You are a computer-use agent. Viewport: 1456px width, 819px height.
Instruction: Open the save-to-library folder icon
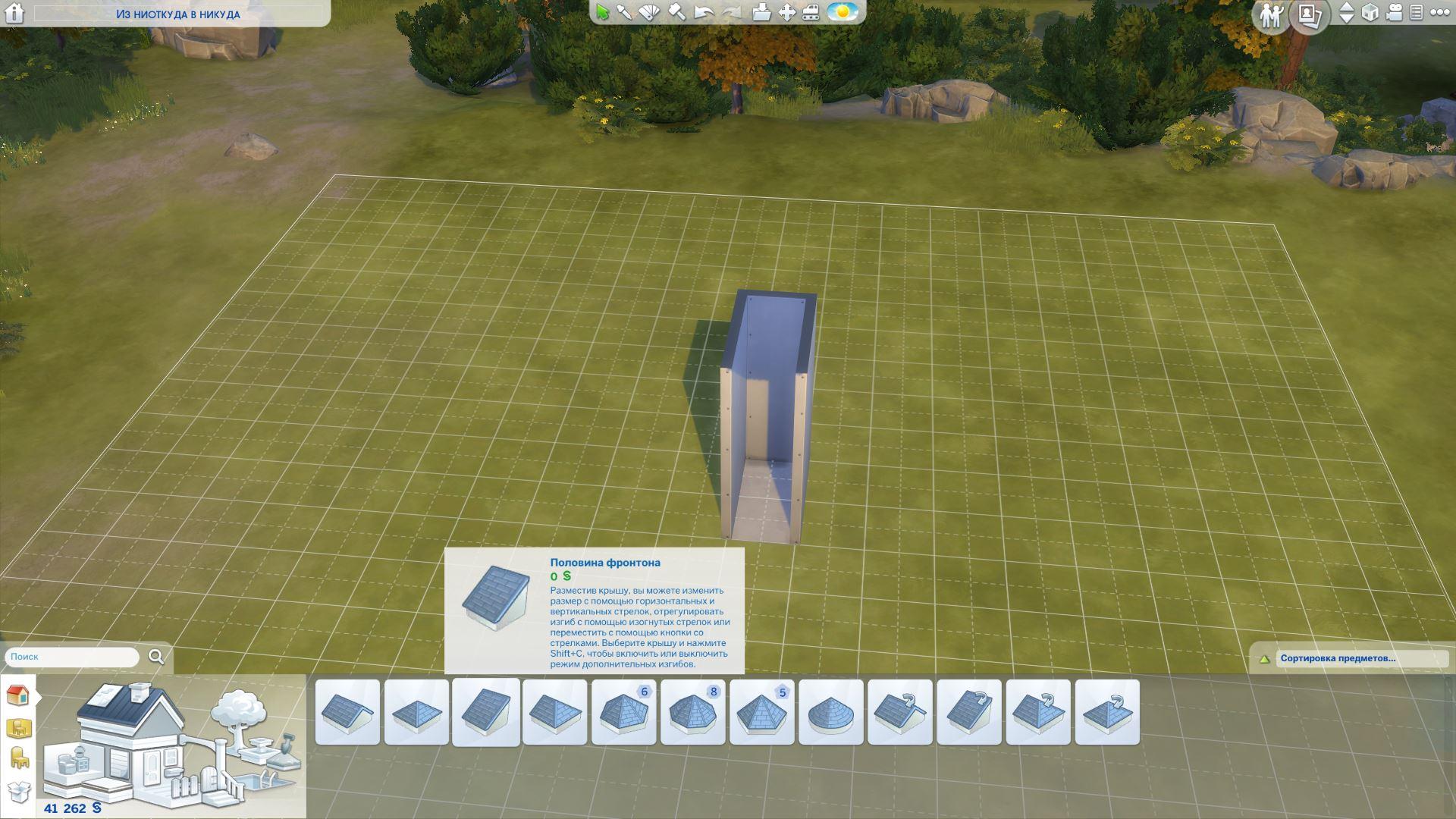761,12
